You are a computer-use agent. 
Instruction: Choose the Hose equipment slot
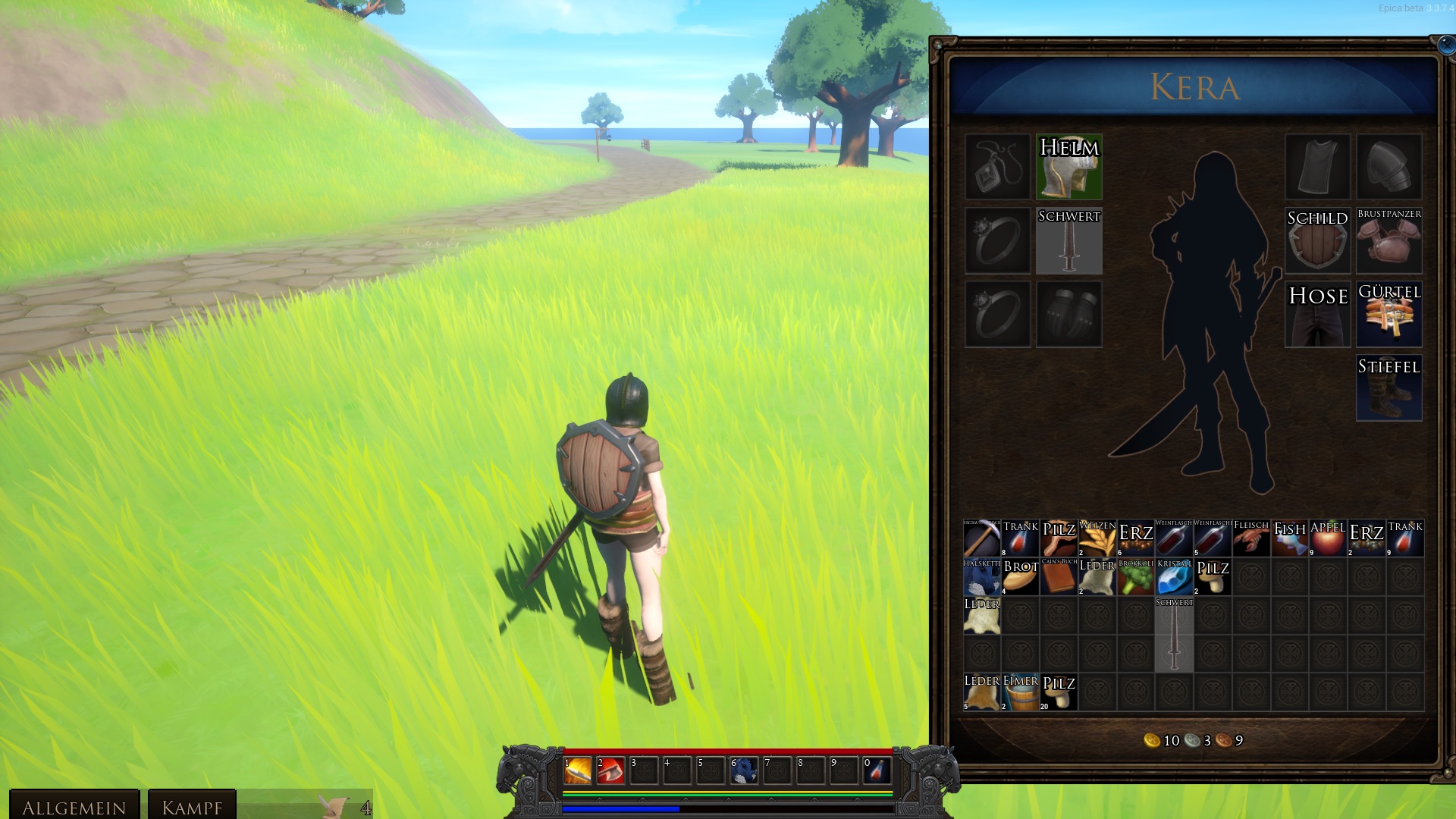[x=1317, y=315]
